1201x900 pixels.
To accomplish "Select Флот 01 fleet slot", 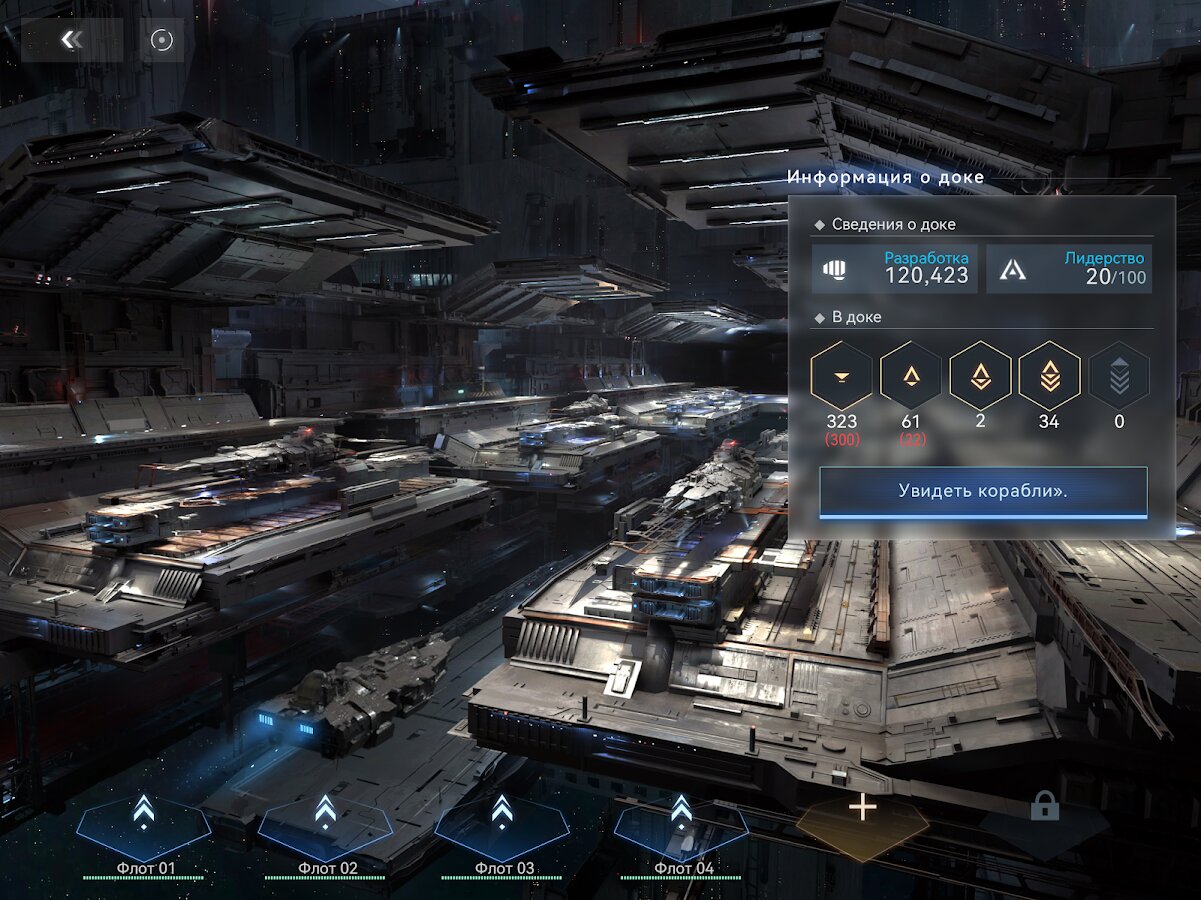I will pyautogui.click(x=144, y=828).
